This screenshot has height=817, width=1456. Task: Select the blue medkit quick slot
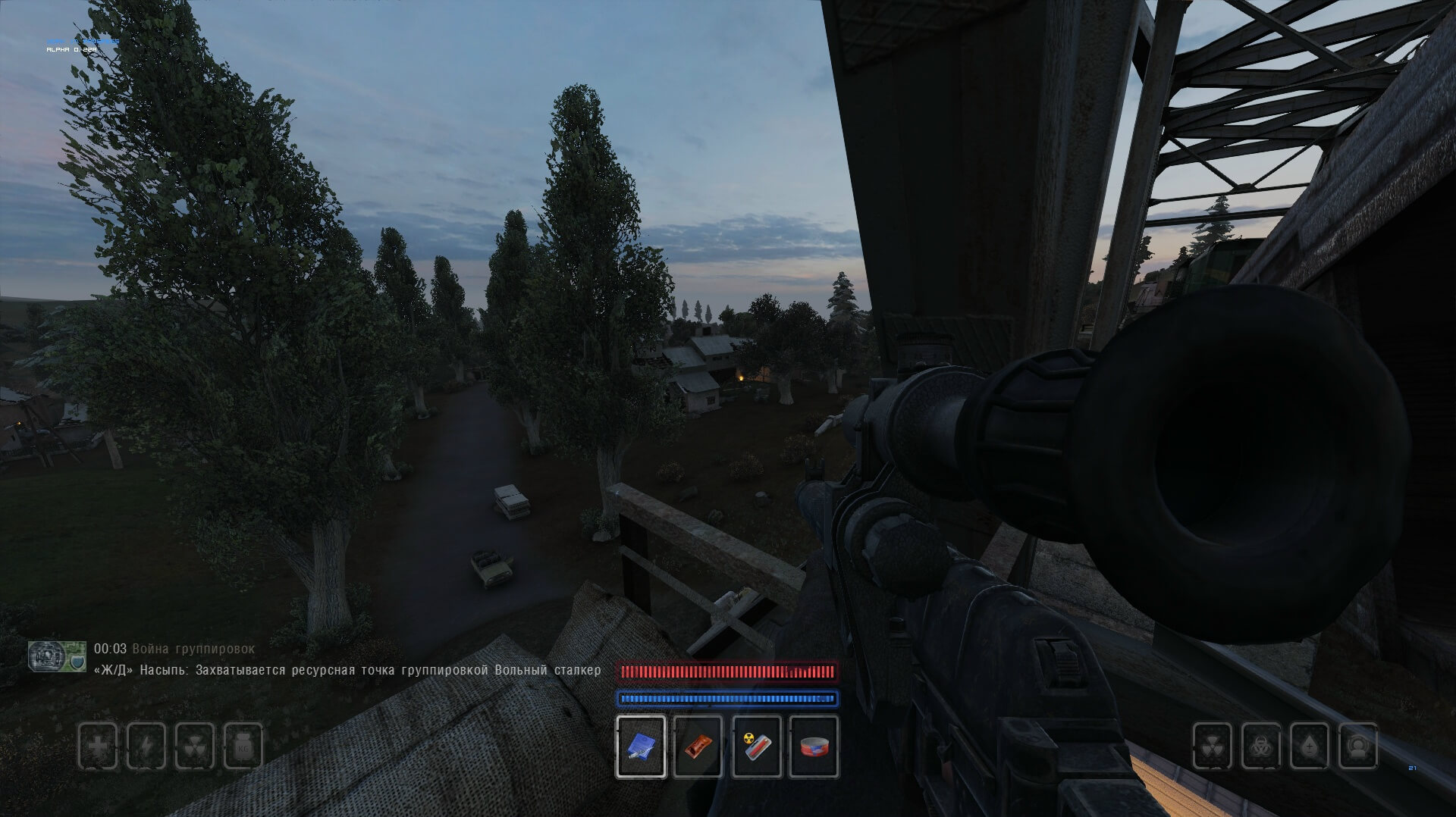tap(641, 747)
